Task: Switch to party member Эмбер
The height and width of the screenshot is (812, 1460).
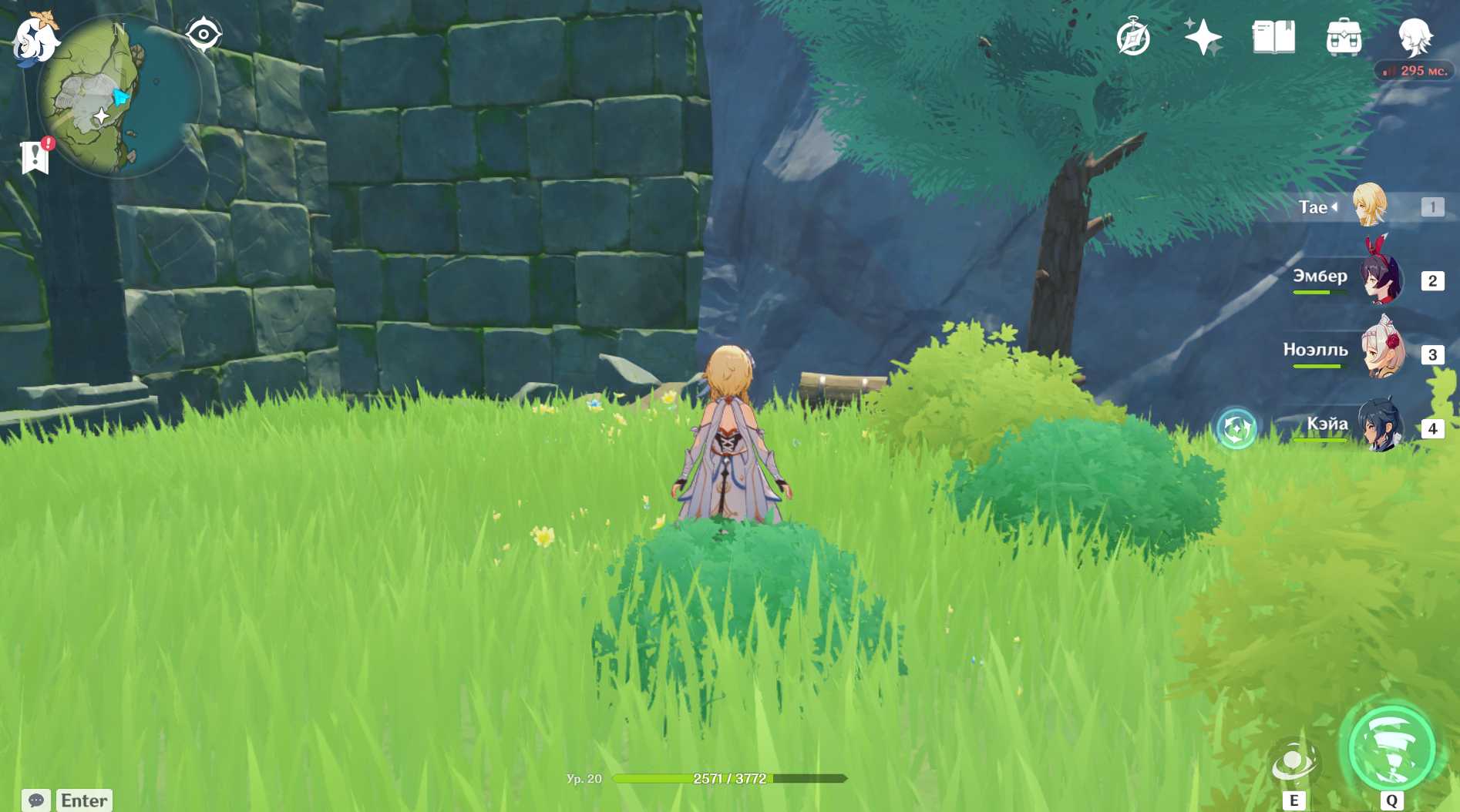Action: pos(1381,279)
